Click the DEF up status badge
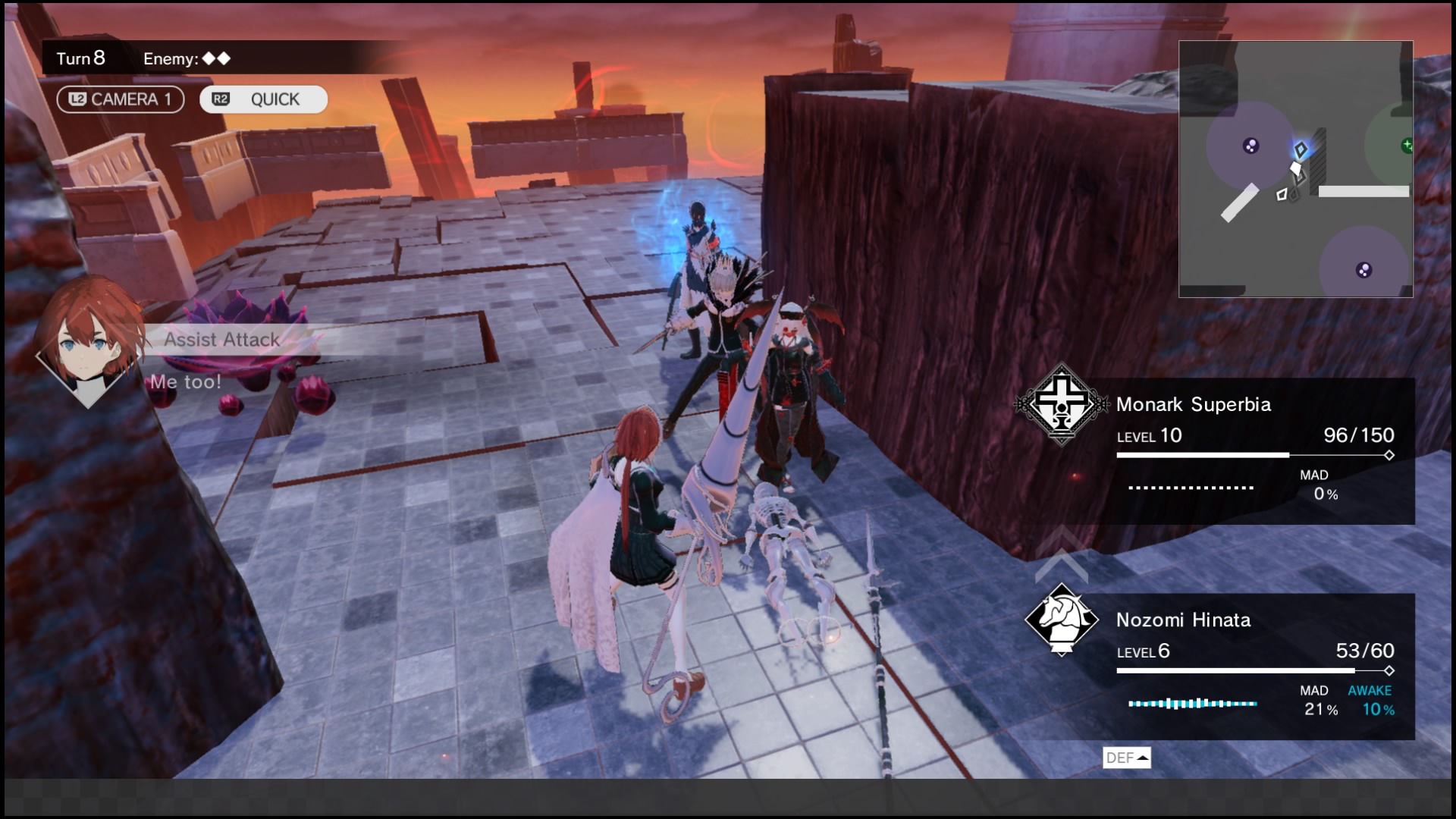Viewport: 1456px width, 819px height. (1126, 758)
